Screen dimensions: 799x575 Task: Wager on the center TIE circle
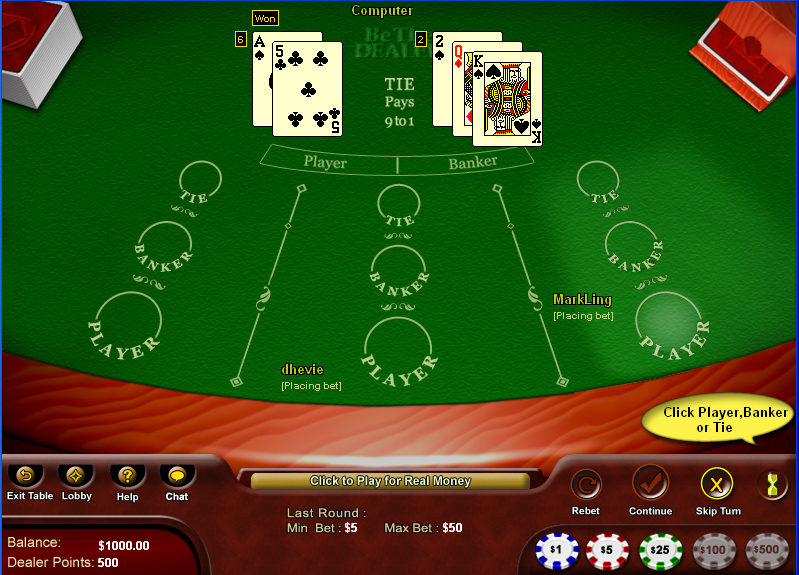coord(398,206)
